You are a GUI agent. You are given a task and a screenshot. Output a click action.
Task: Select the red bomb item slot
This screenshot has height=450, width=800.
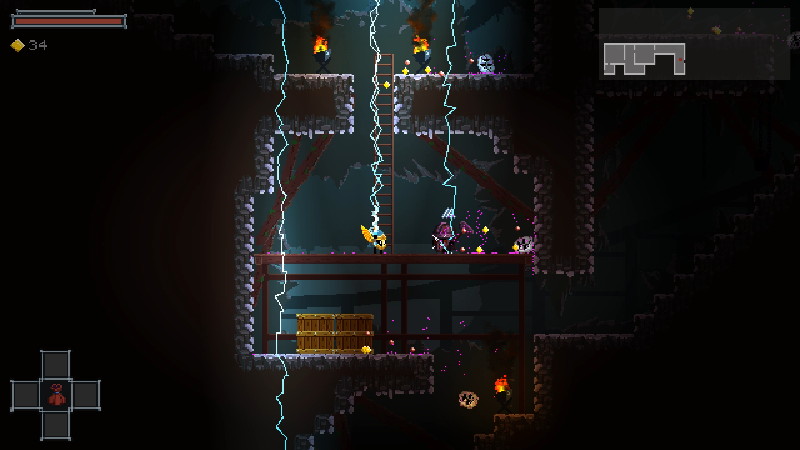tap(56, 395)
